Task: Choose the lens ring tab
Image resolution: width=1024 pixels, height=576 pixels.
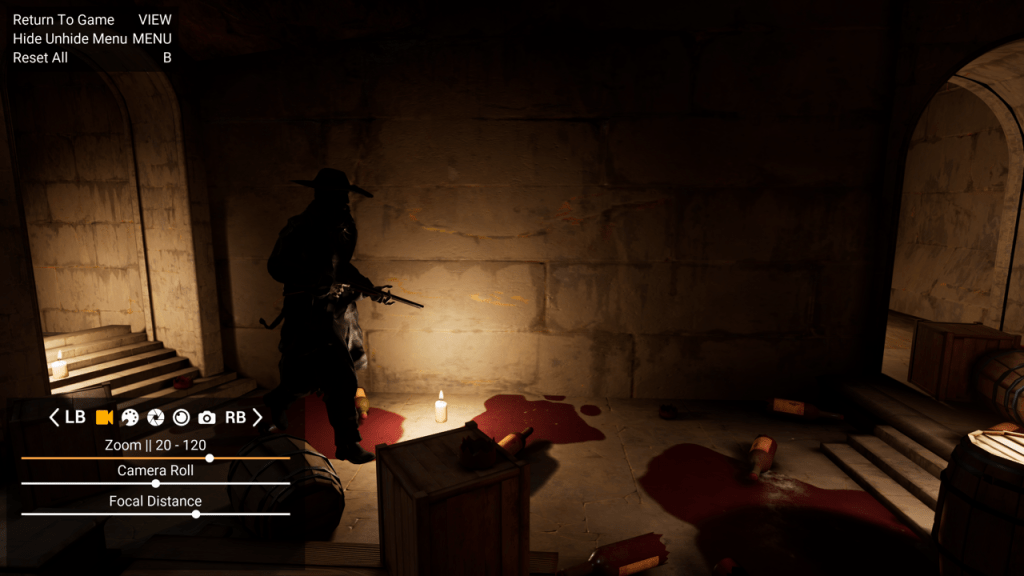Action: 181,418
